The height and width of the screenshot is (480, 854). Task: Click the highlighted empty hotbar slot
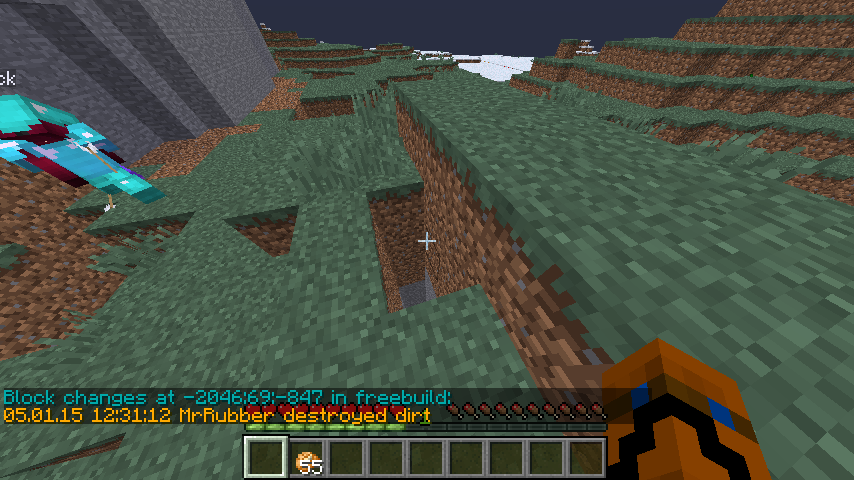point(266,458)
